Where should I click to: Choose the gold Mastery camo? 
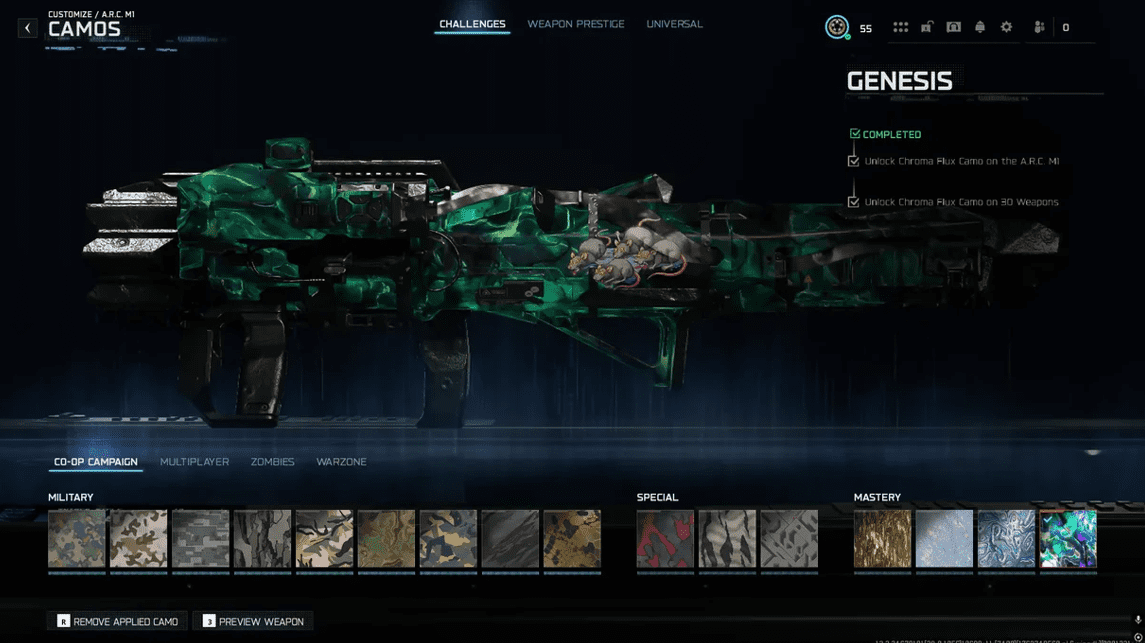pyautogui.click(x=882, y=539)
